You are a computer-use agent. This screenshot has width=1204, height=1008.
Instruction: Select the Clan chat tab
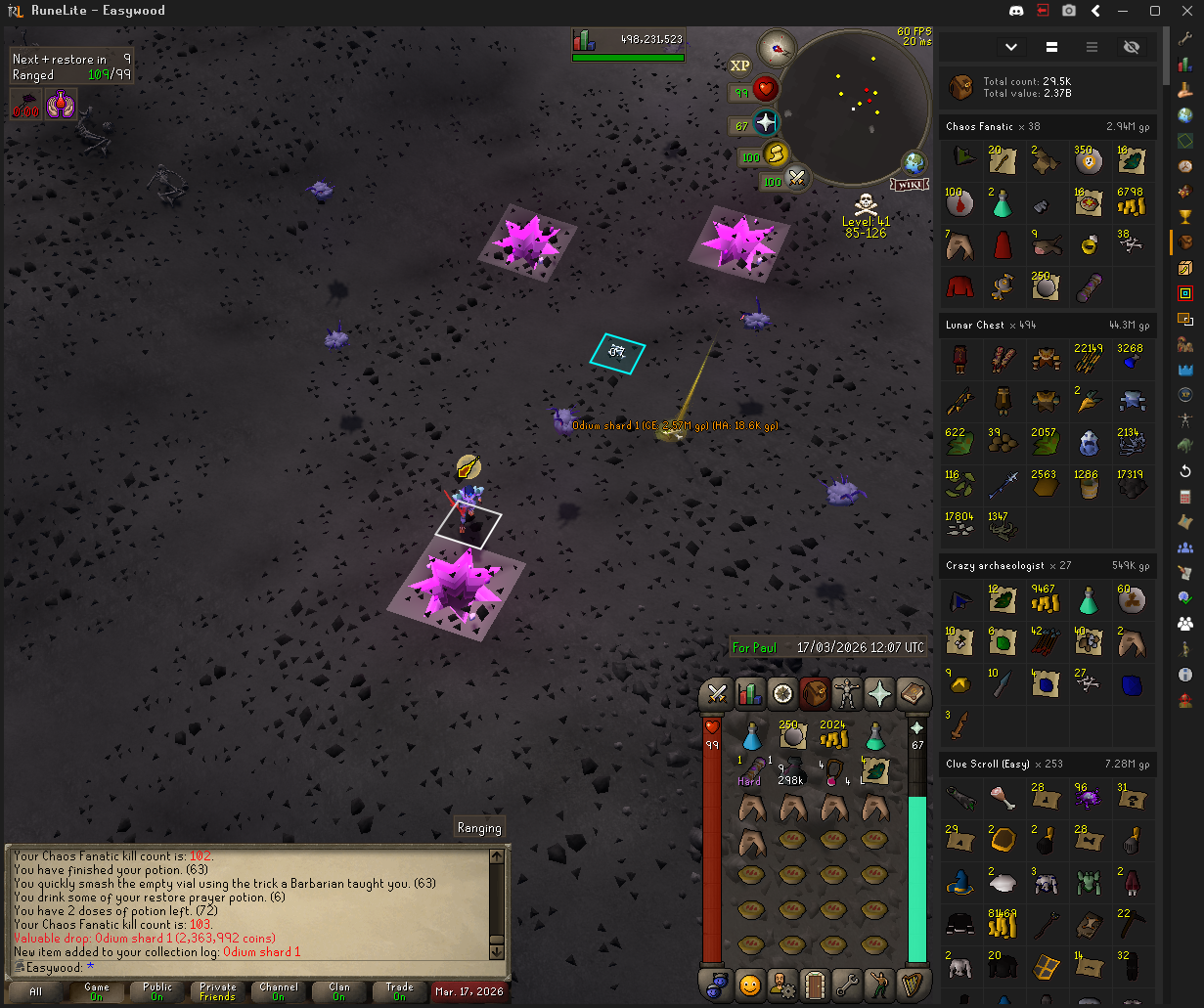(339, 991)
